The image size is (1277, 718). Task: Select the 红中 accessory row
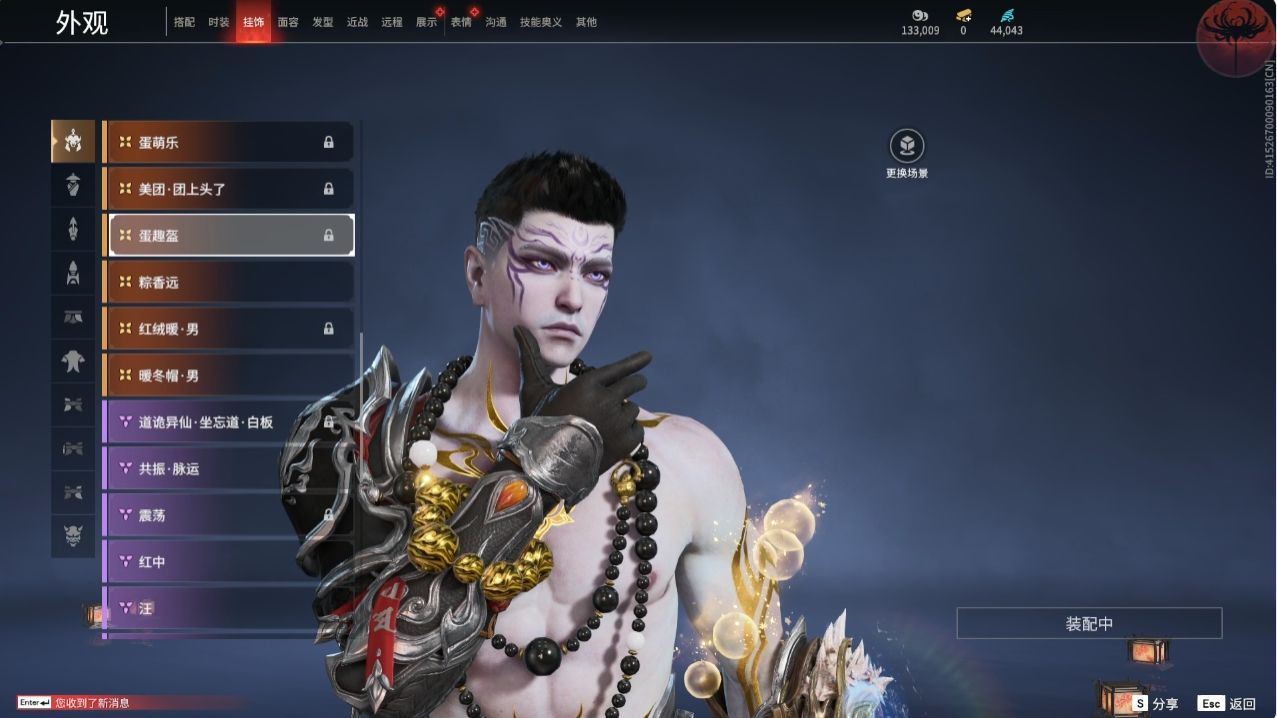228,562
